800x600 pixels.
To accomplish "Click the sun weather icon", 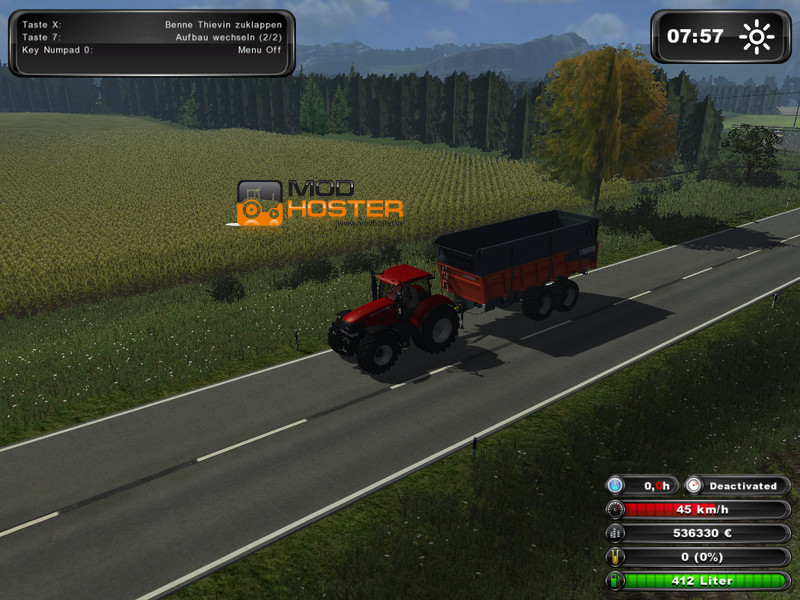I will (757, 37).
